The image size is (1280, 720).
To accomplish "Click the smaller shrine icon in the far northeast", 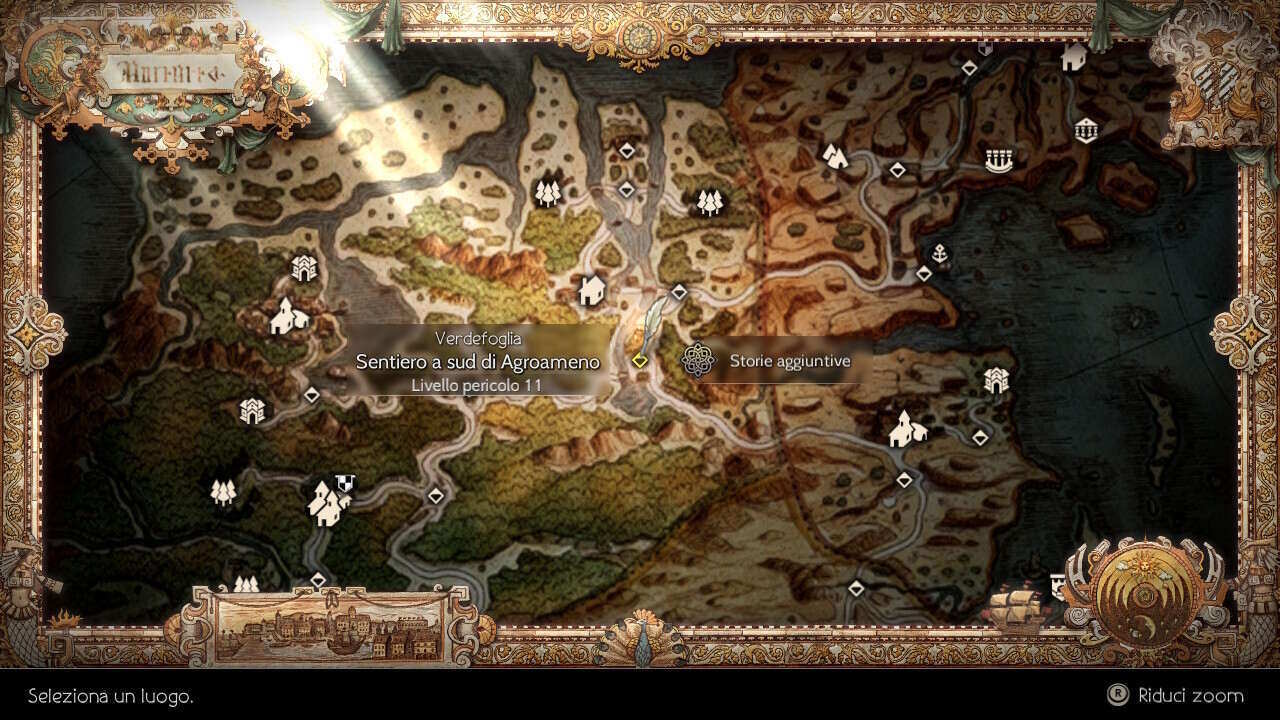I will (x=1086, y=130).
